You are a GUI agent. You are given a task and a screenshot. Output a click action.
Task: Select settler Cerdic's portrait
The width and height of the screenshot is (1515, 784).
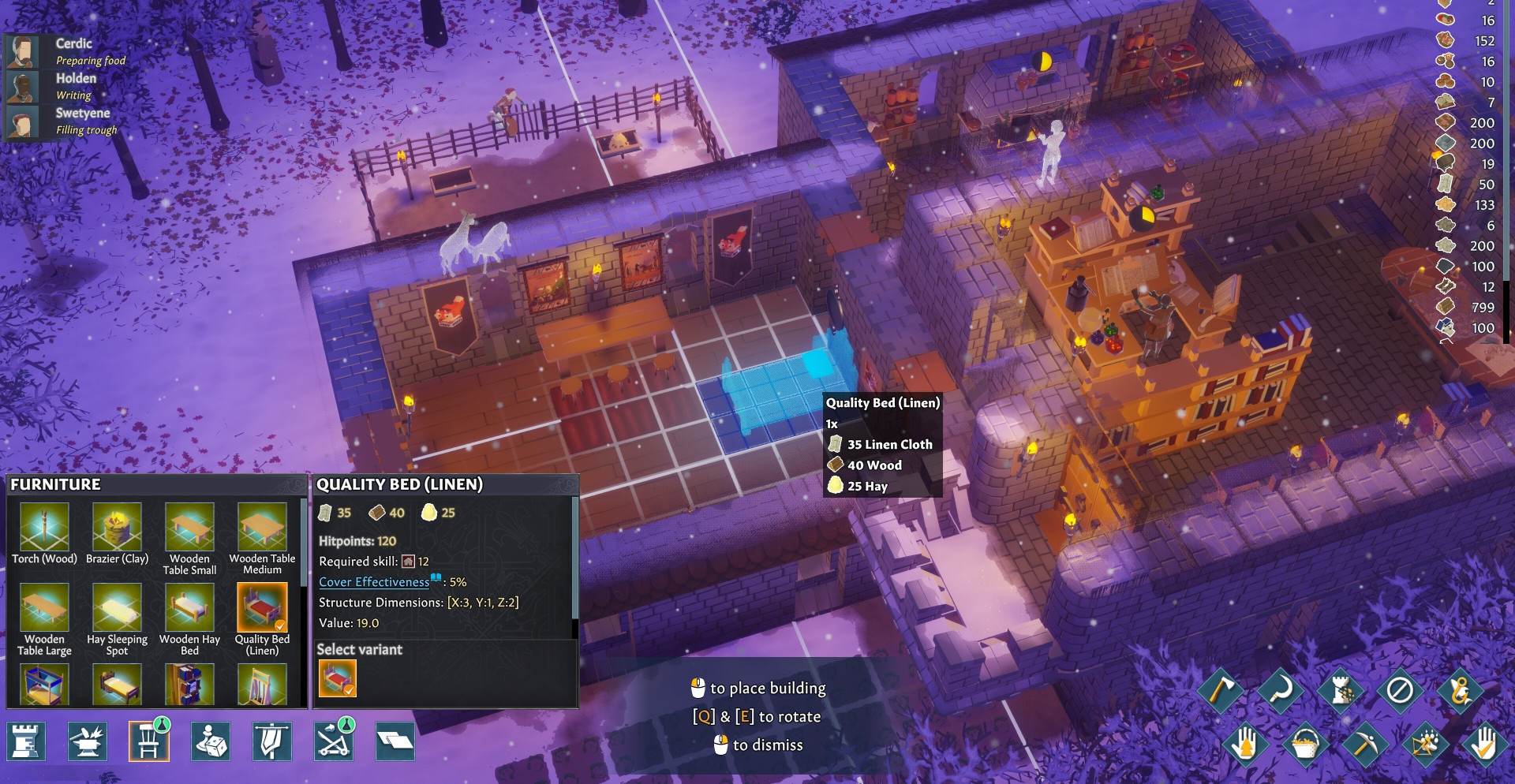(23, 52)
